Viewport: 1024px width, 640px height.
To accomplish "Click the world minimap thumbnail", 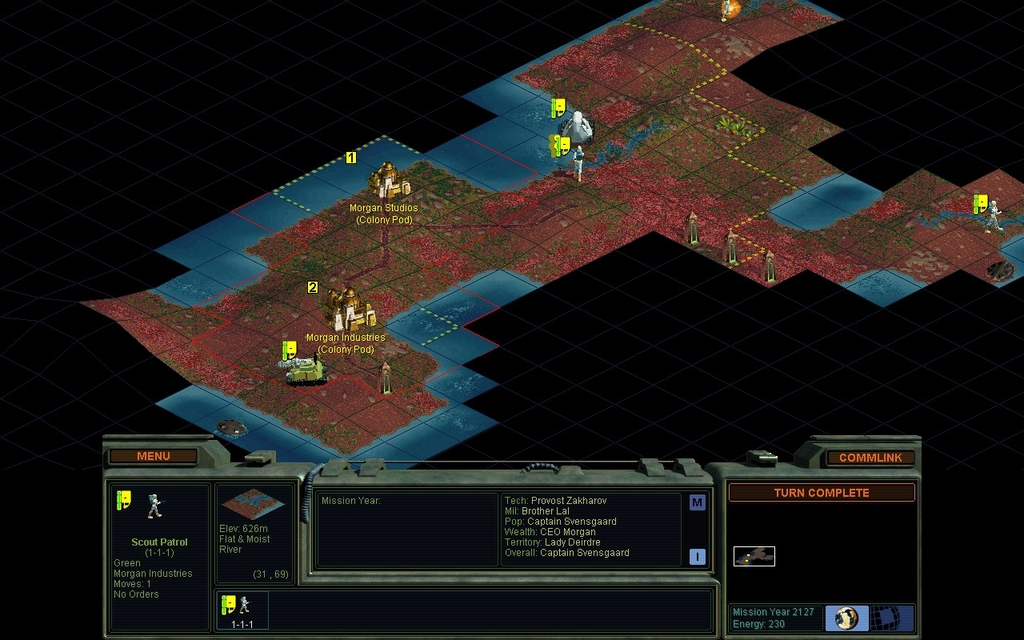I will click(x=754, y=556).
